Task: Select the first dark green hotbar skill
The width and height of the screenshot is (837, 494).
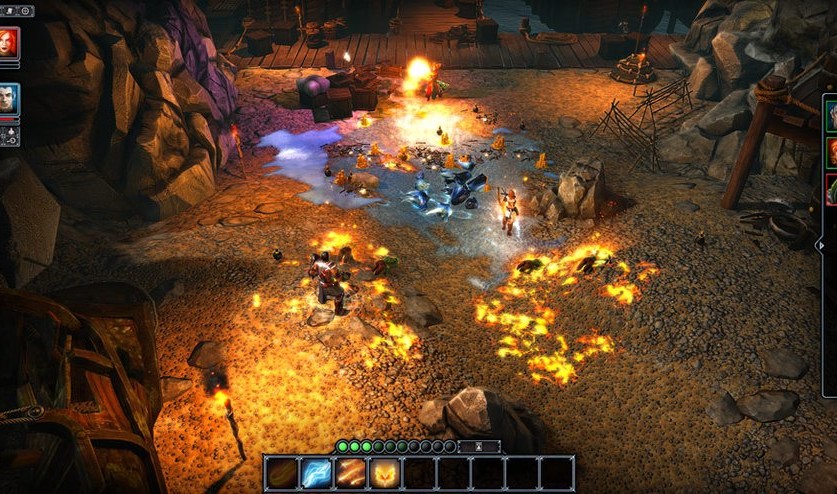Action: pyautogui.click(x=283, y=472)
